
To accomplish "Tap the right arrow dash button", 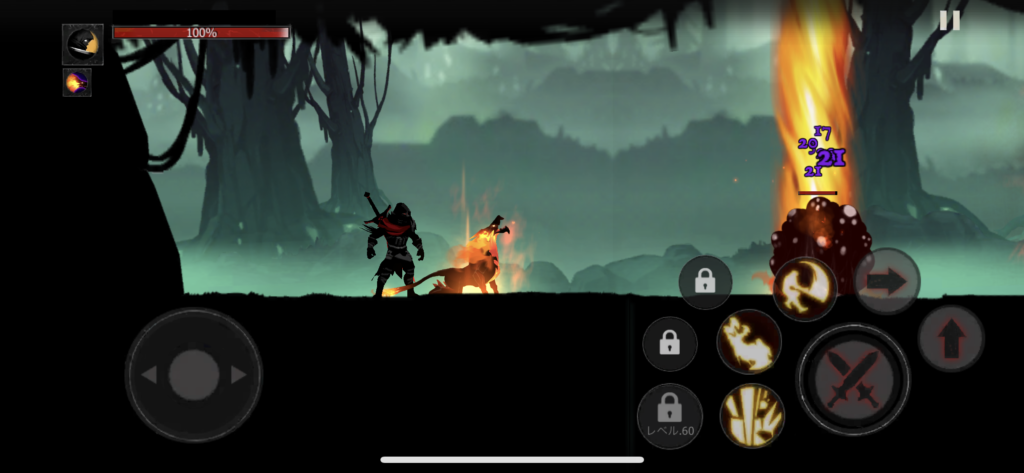I will click(886, 281).
